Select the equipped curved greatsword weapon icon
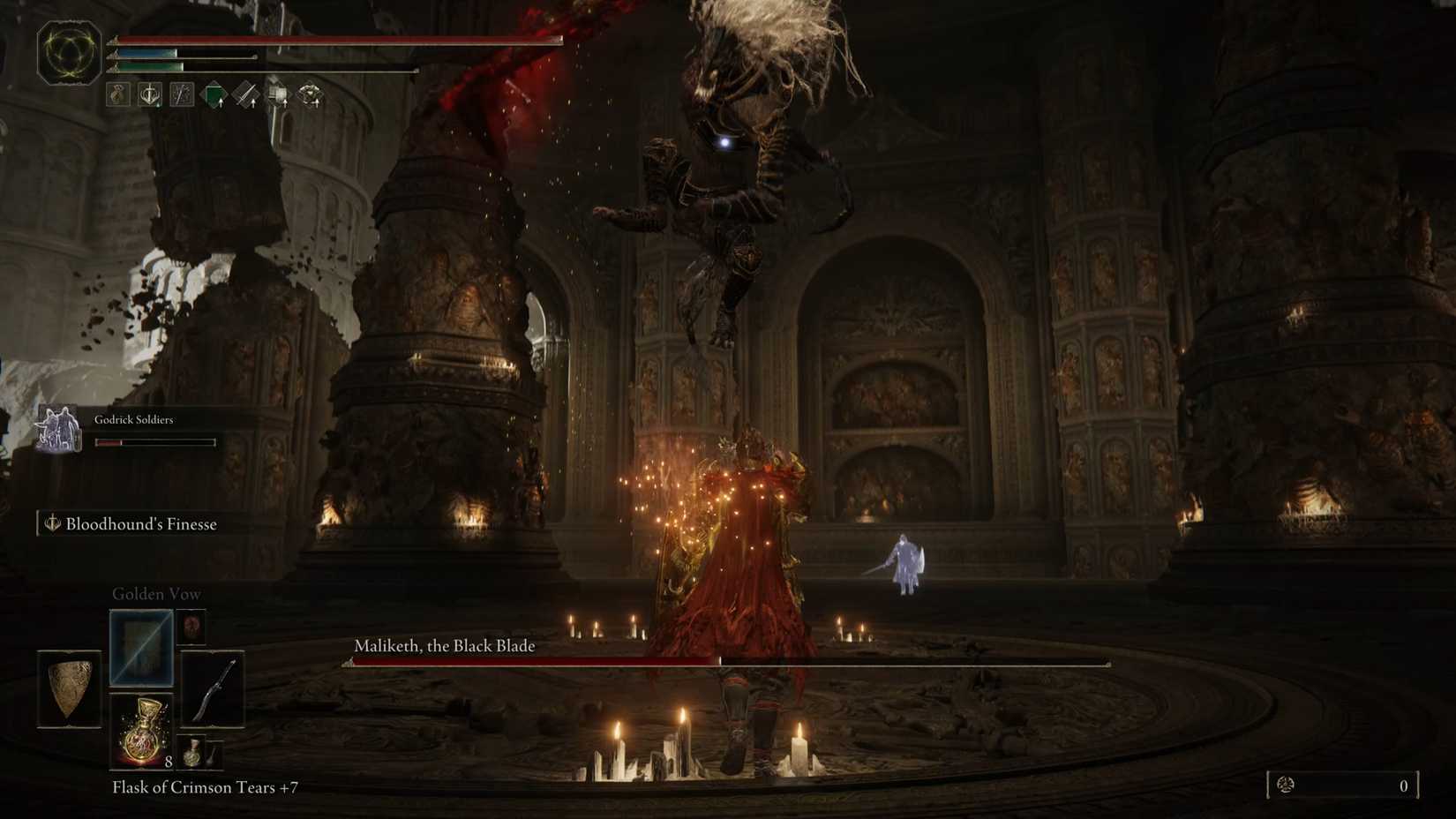The image size is (1456, 819). (x=213, y=688)
